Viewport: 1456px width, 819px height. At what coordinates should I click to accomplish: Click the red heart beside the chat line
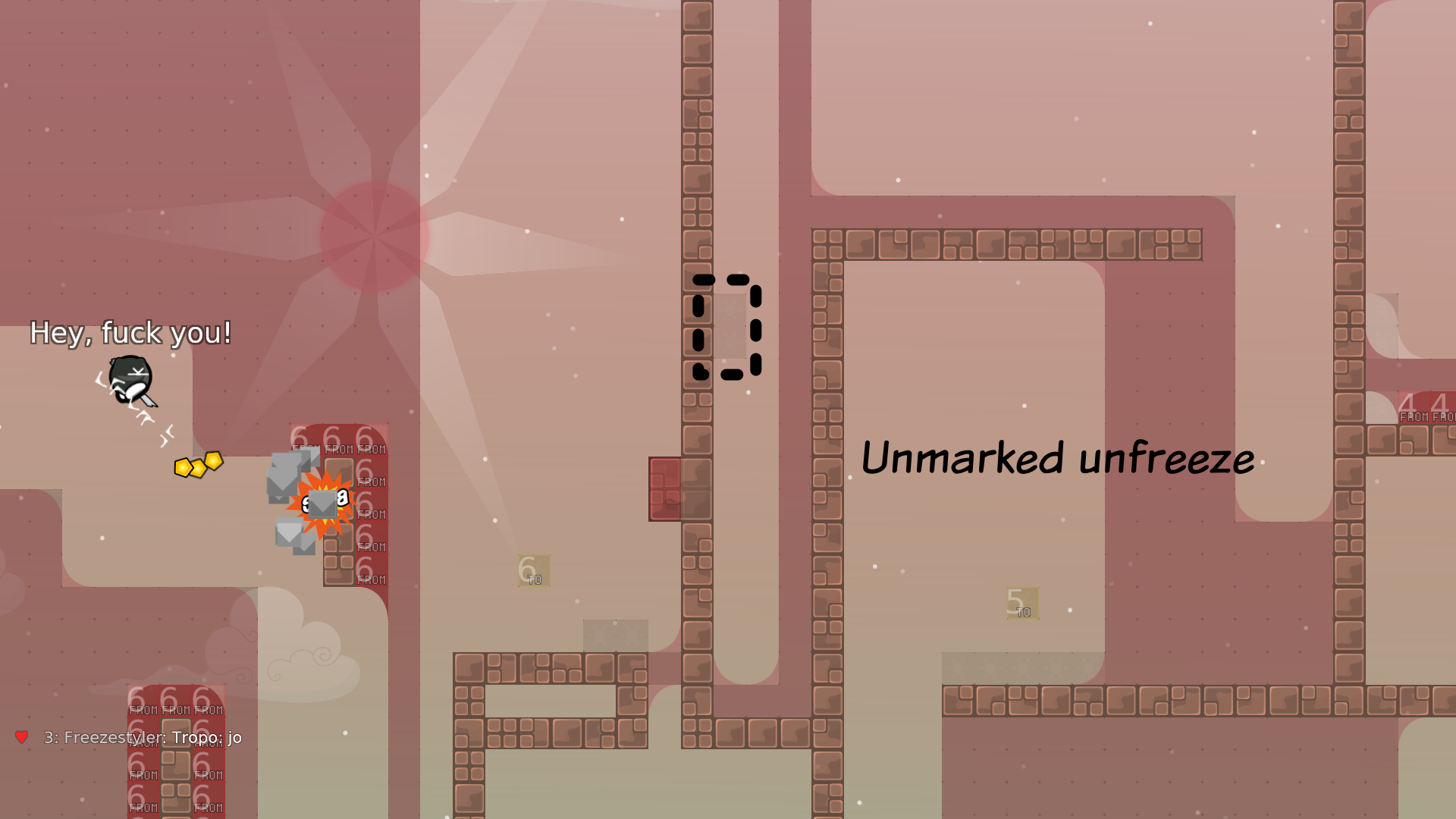pos(21,736)
